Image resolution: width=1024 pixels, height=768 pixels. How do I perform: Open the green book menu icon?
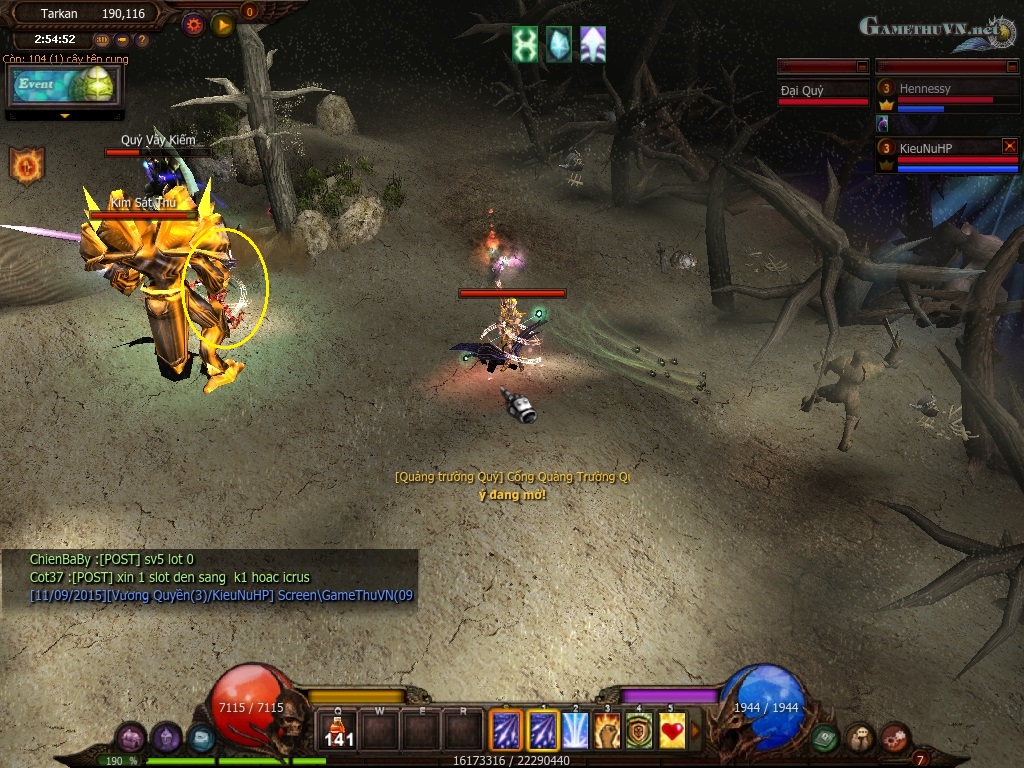pos(825,738)
